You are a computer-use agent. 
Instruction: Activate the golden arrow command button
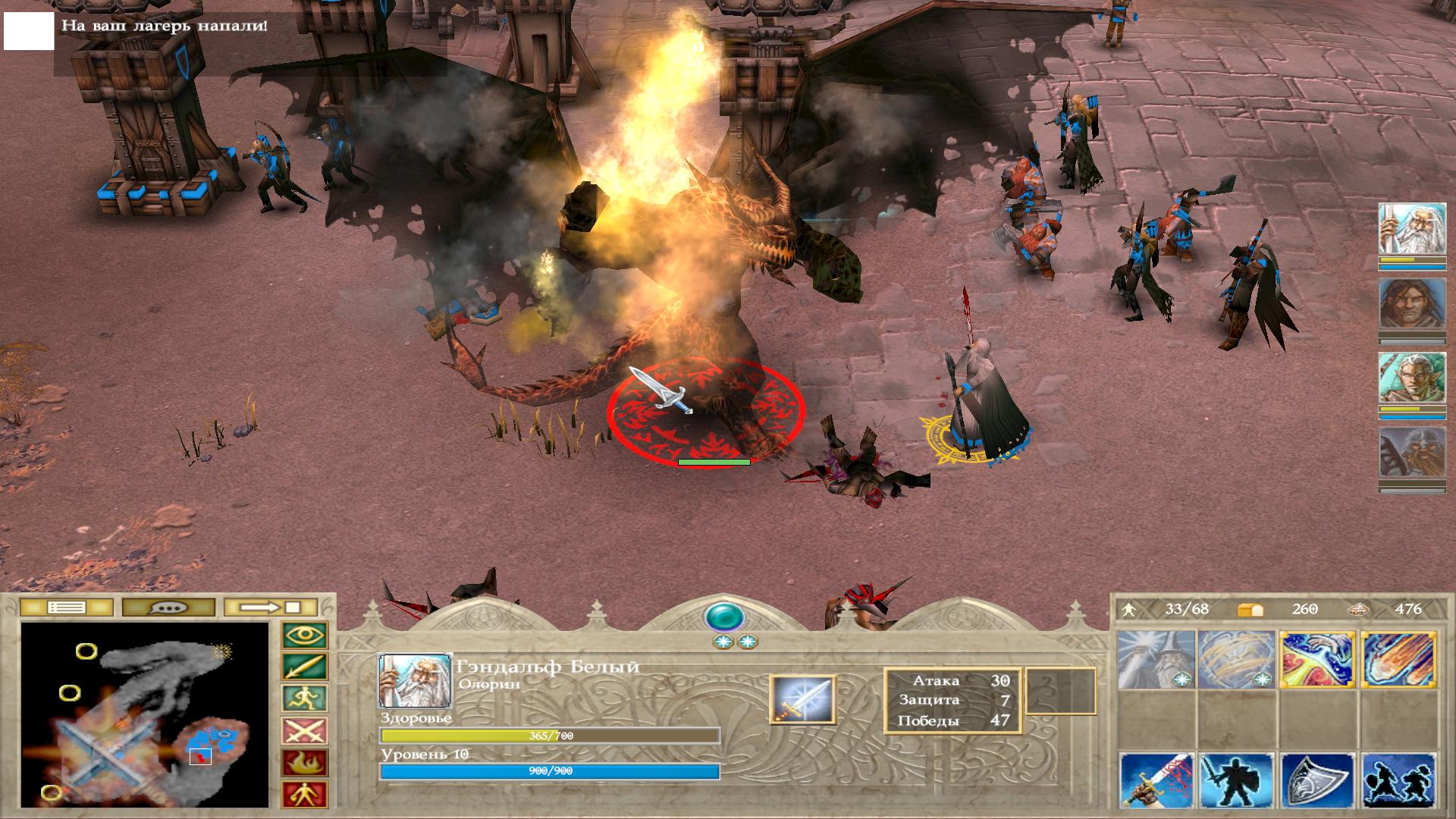point(305,667)
